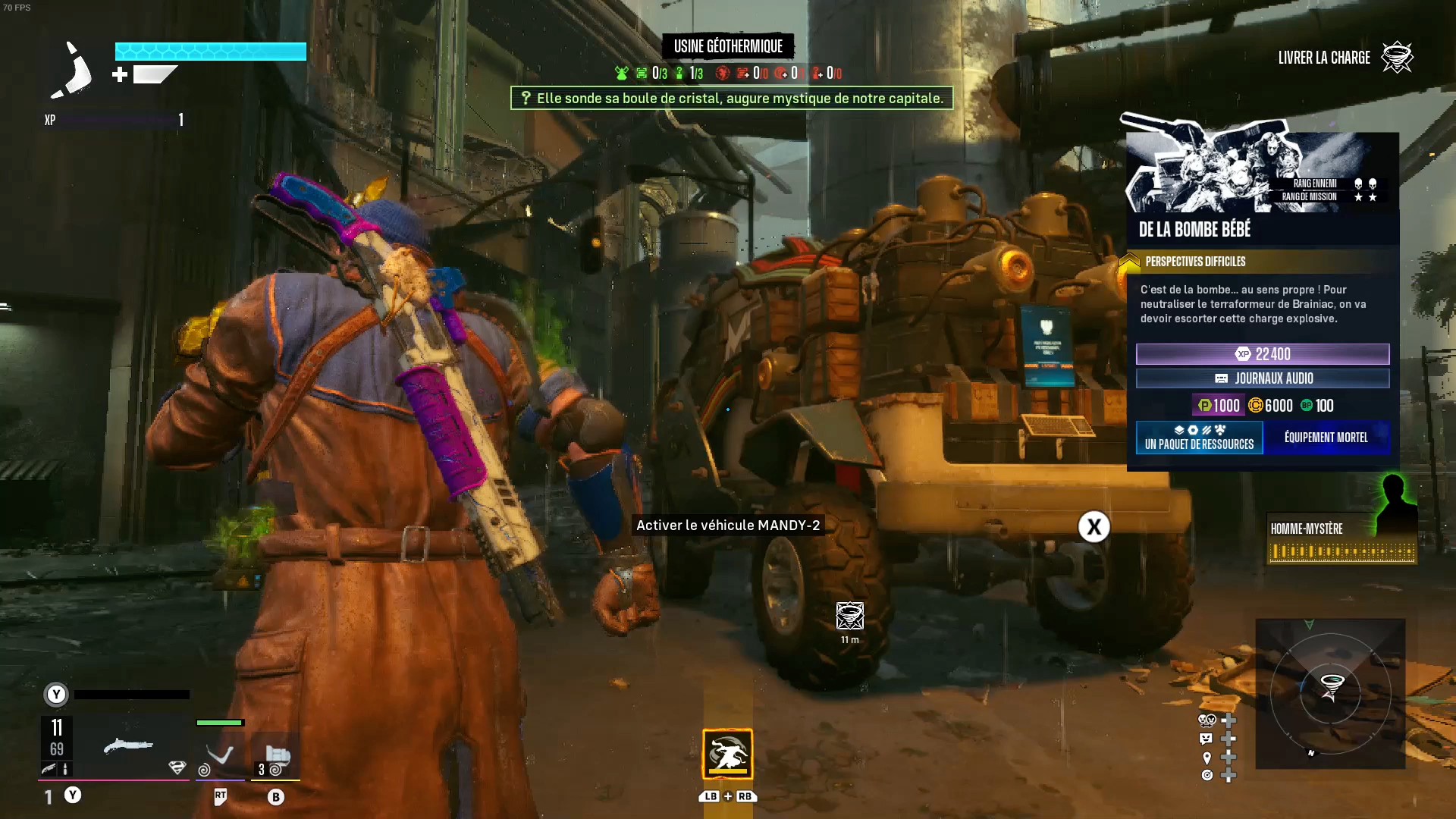This screenshot has height=819, width=1456.
Task: Select the Un Paquet de Ressources reward
Action: click(x=1199, y=438)
